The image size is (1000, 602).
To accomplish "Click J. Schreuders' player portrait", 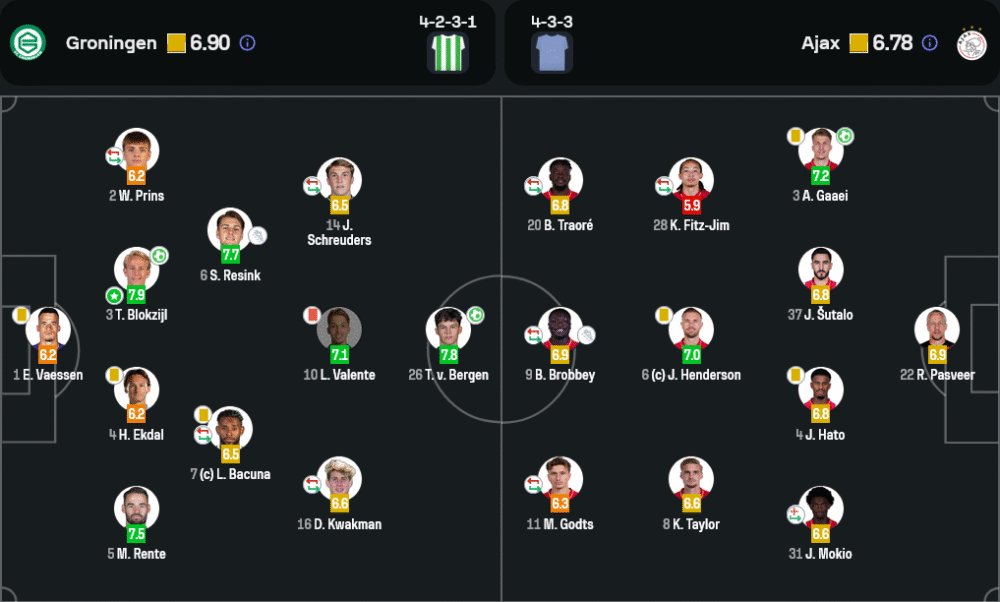I will [x=340, y=180].
